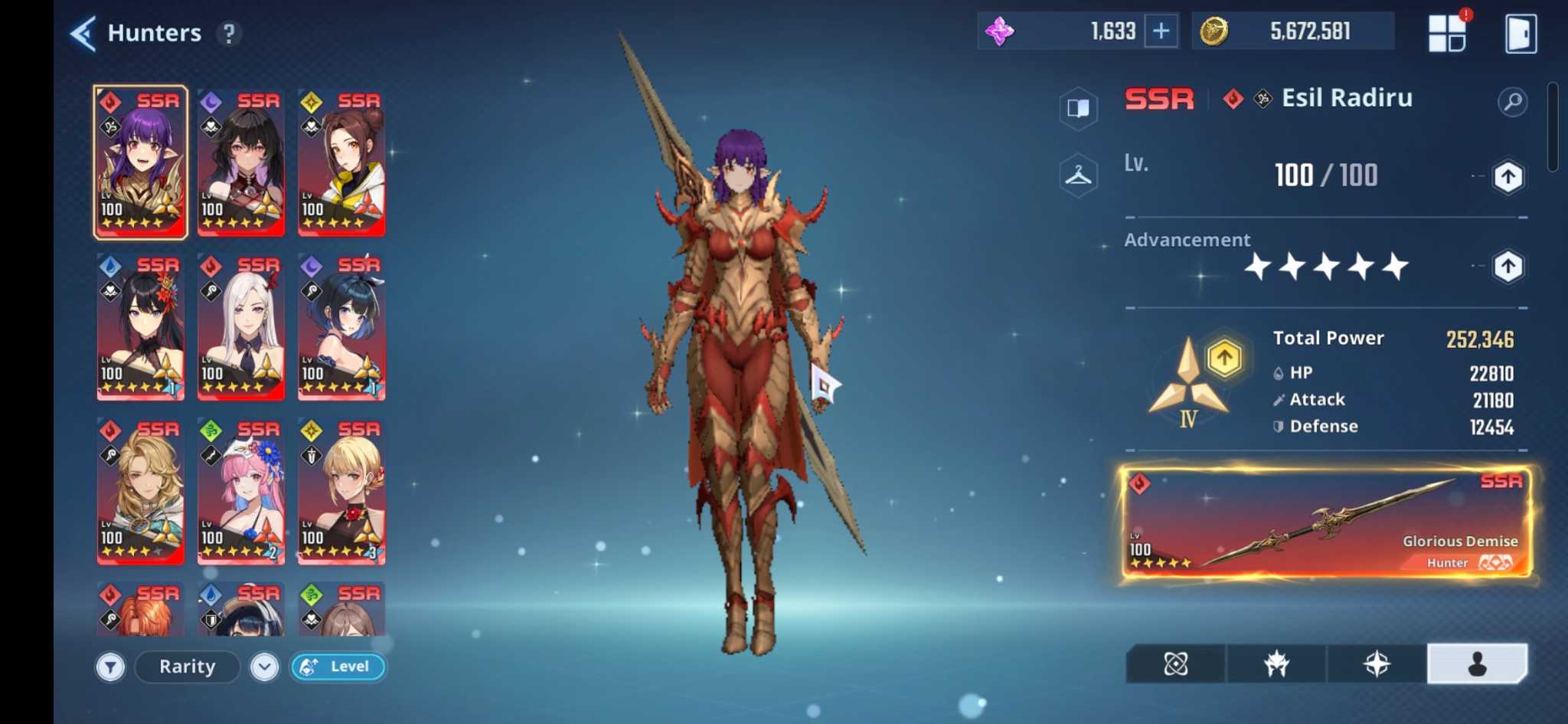Choose the brown-haired bun light hunter card

click(341, 162)
